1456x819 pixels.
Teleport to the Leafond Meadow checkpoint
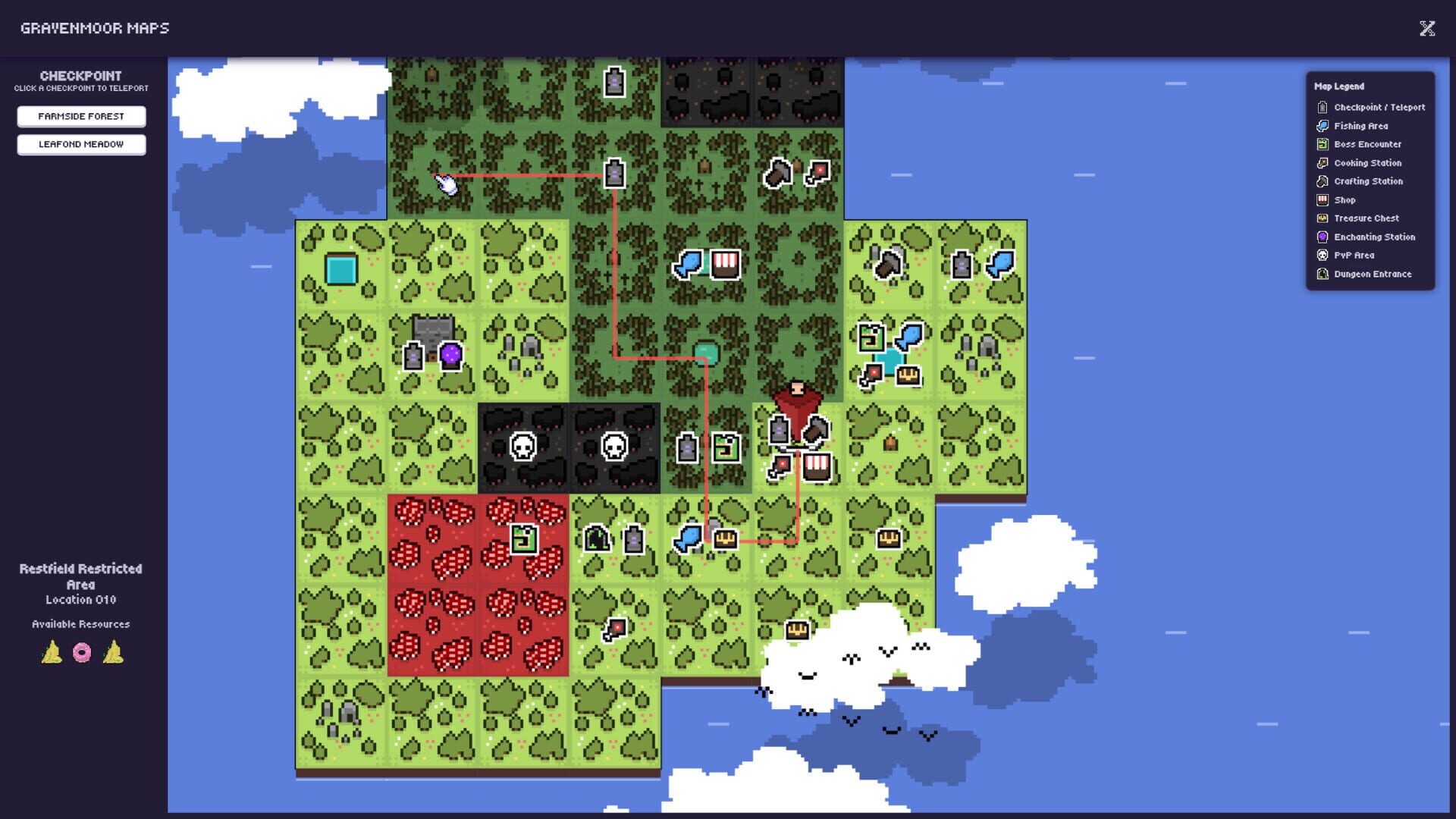click(x=81, y=144)
